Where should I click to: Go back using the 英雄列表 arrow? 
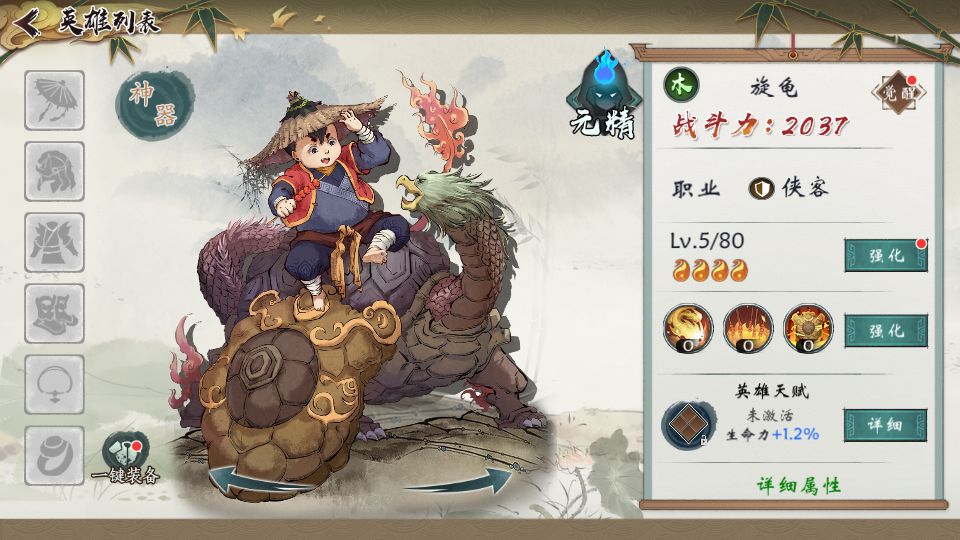pyautogui.click(x=28, y=22)
